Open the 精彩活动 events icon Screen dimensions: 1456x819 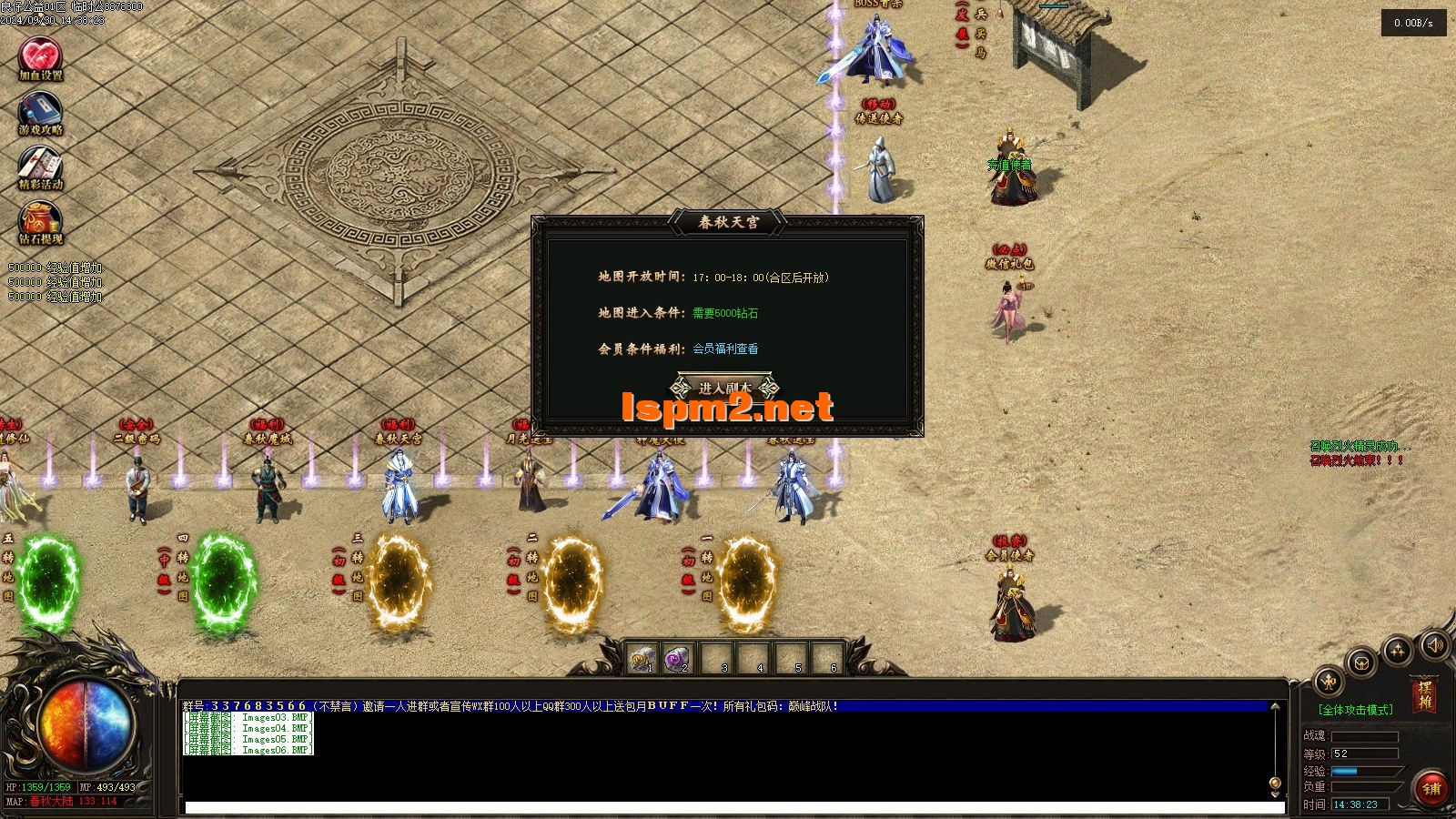click(40, 166)
